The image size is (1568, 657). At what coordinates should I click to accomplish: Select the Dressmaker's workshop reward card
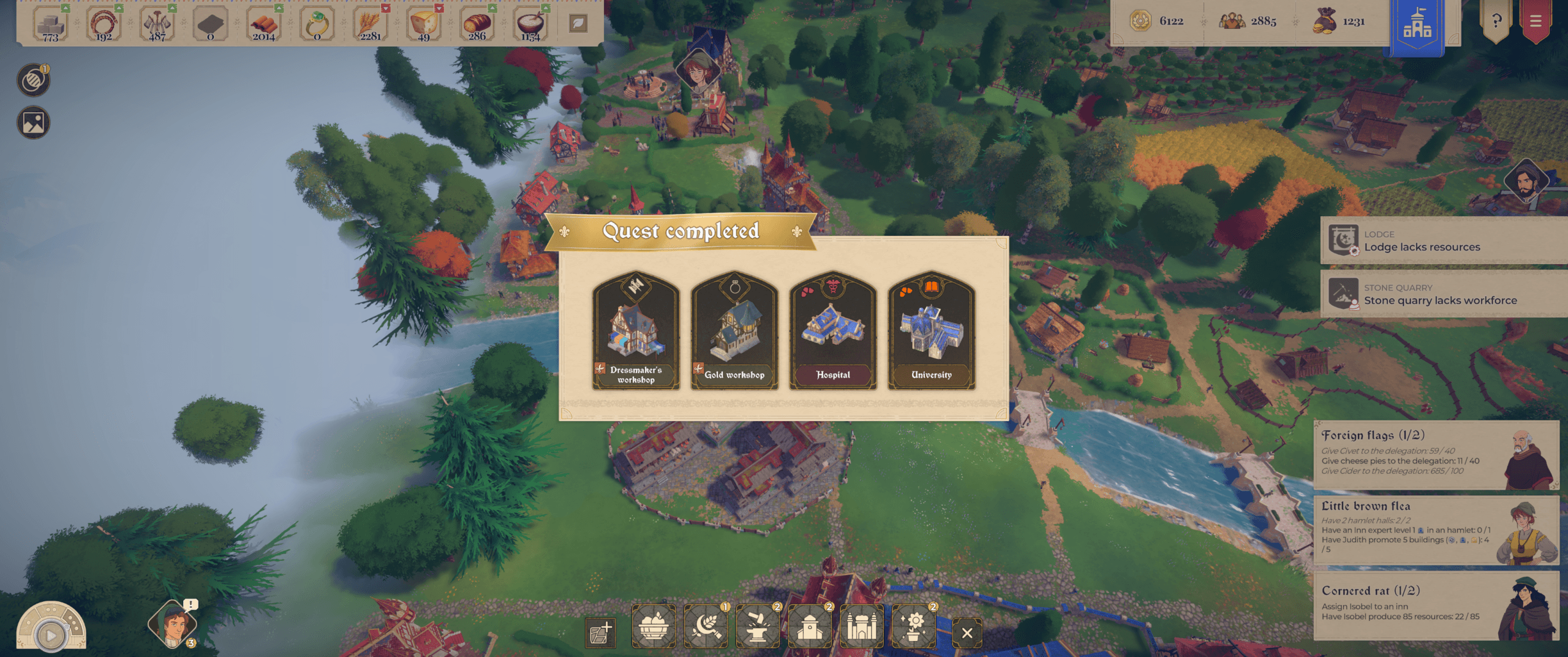click(x=636, y=331)
